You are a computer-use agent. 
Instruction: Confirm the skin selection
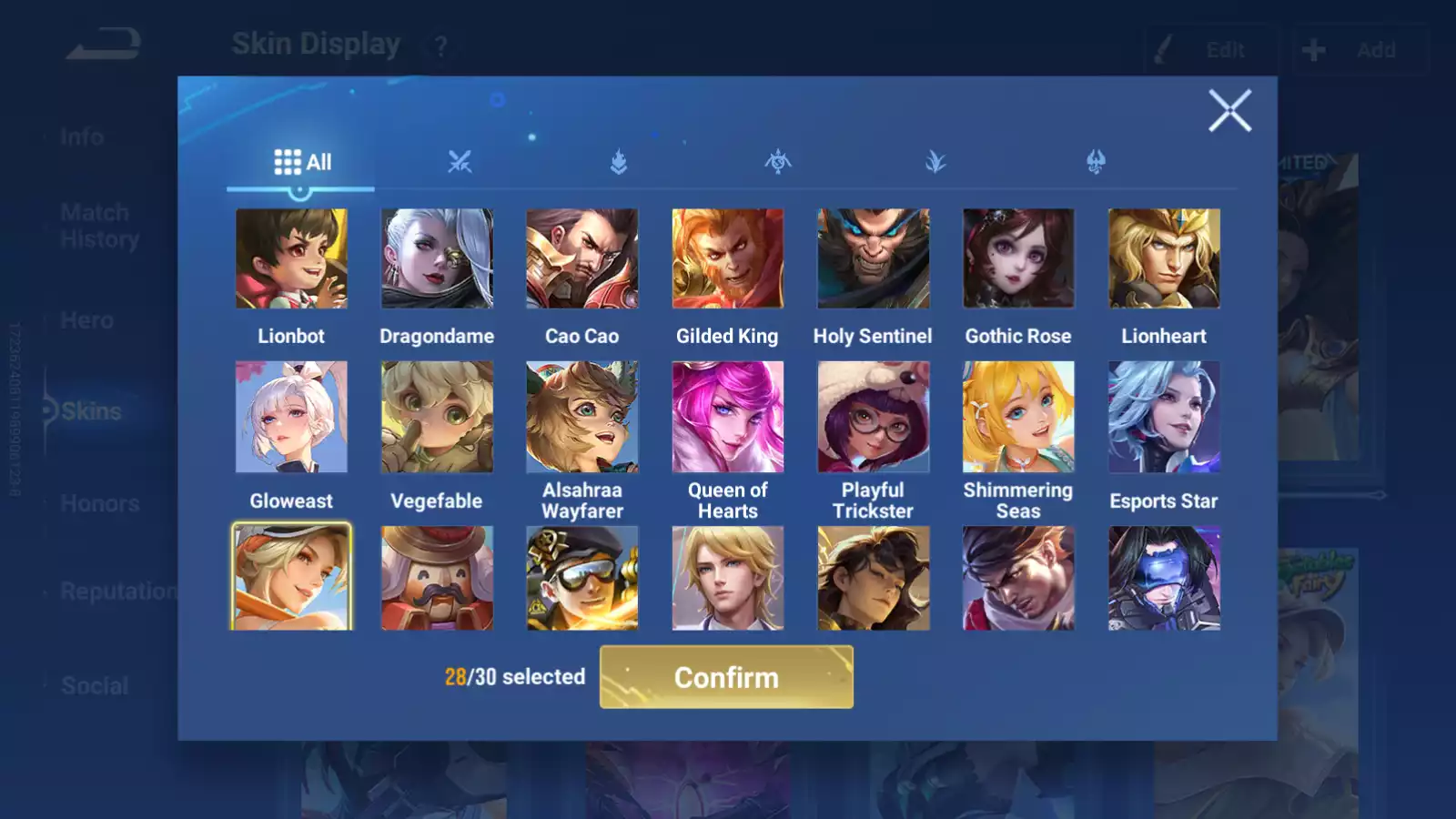pos(726,677)
